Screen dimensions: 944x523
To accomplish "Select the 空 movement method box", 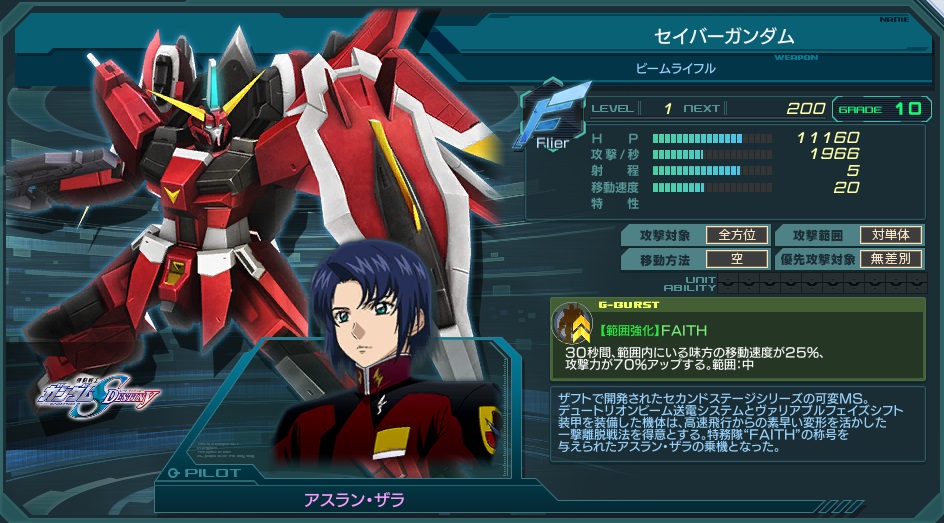I will (737, 259).
